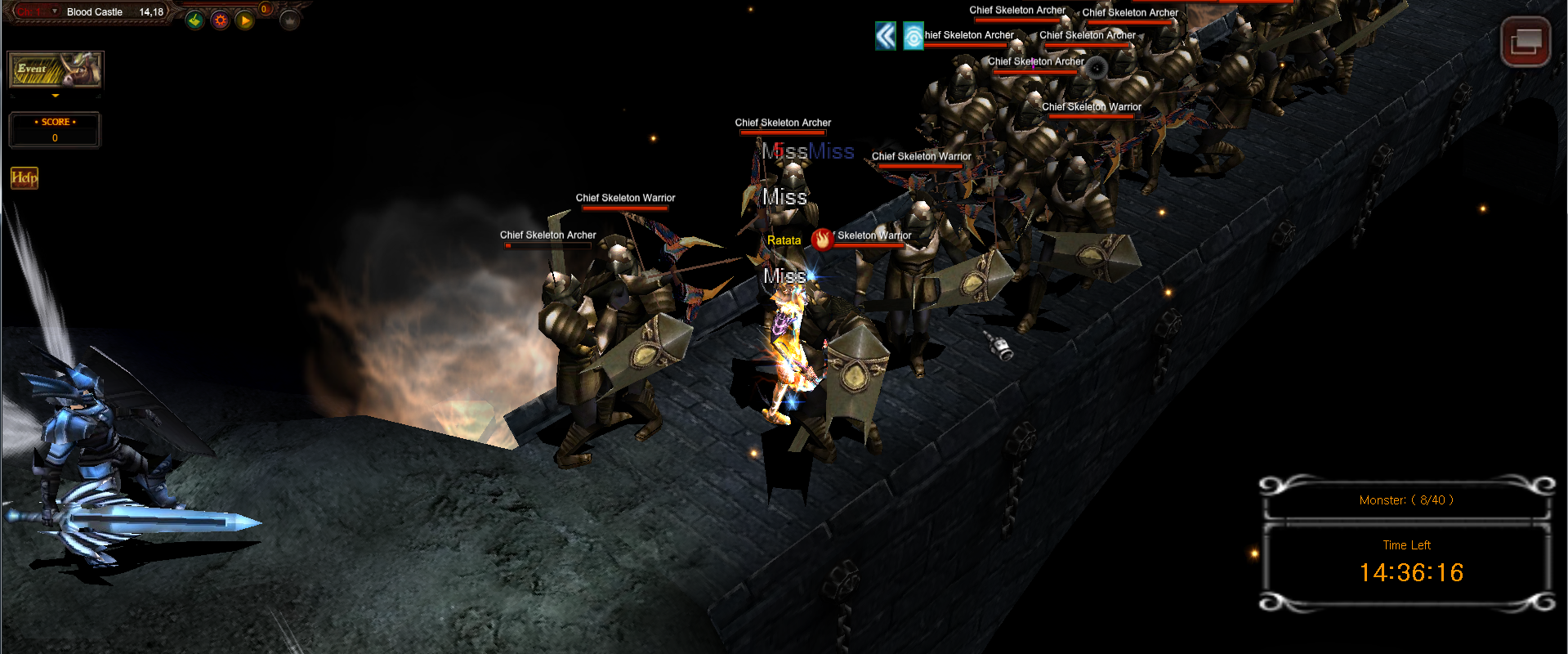1568x654 pixels.
Task: Open the Help guide
Action: click(25, 177)
